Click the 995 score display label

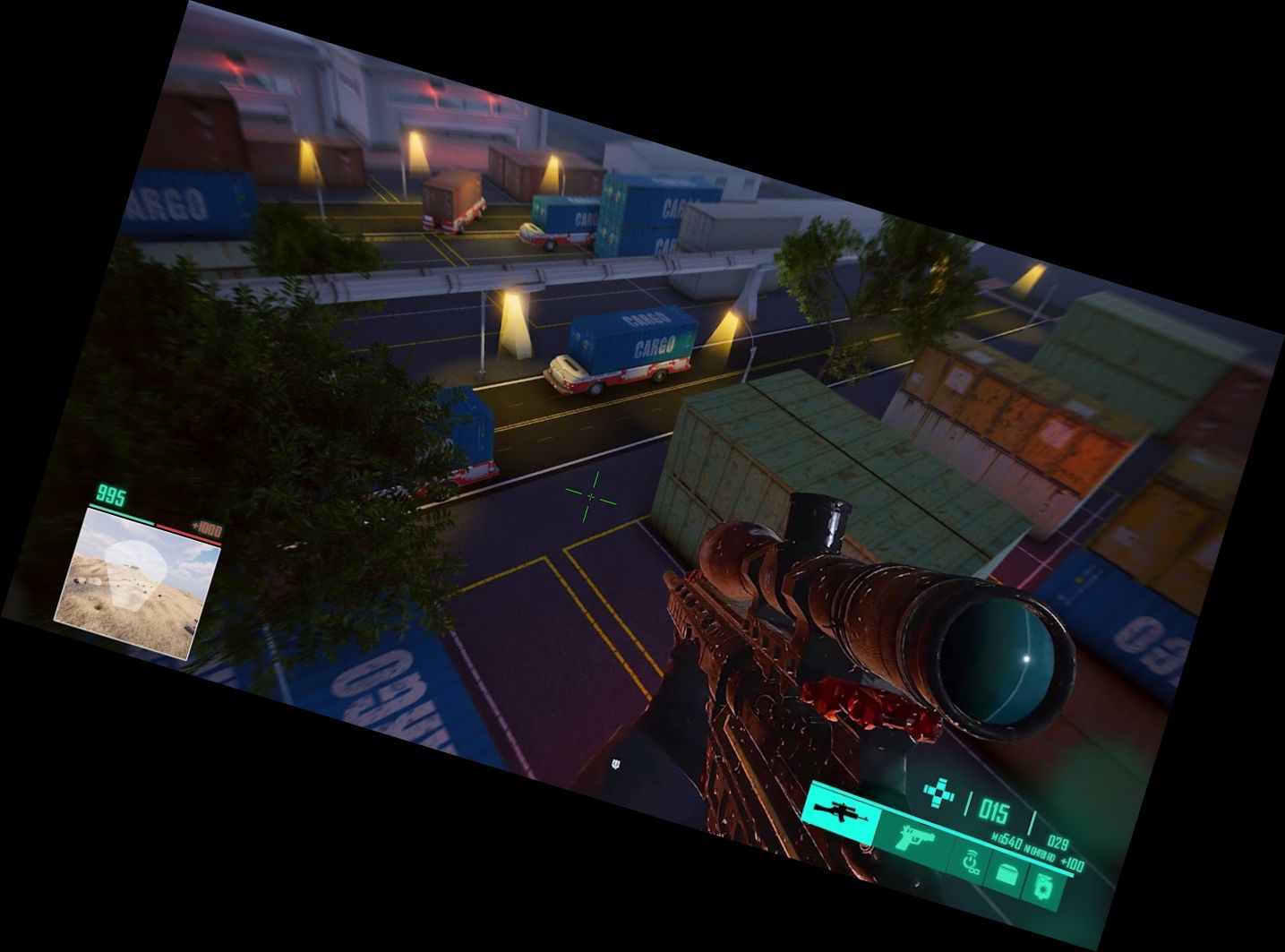pyautogui.click(x=110, y=493)
